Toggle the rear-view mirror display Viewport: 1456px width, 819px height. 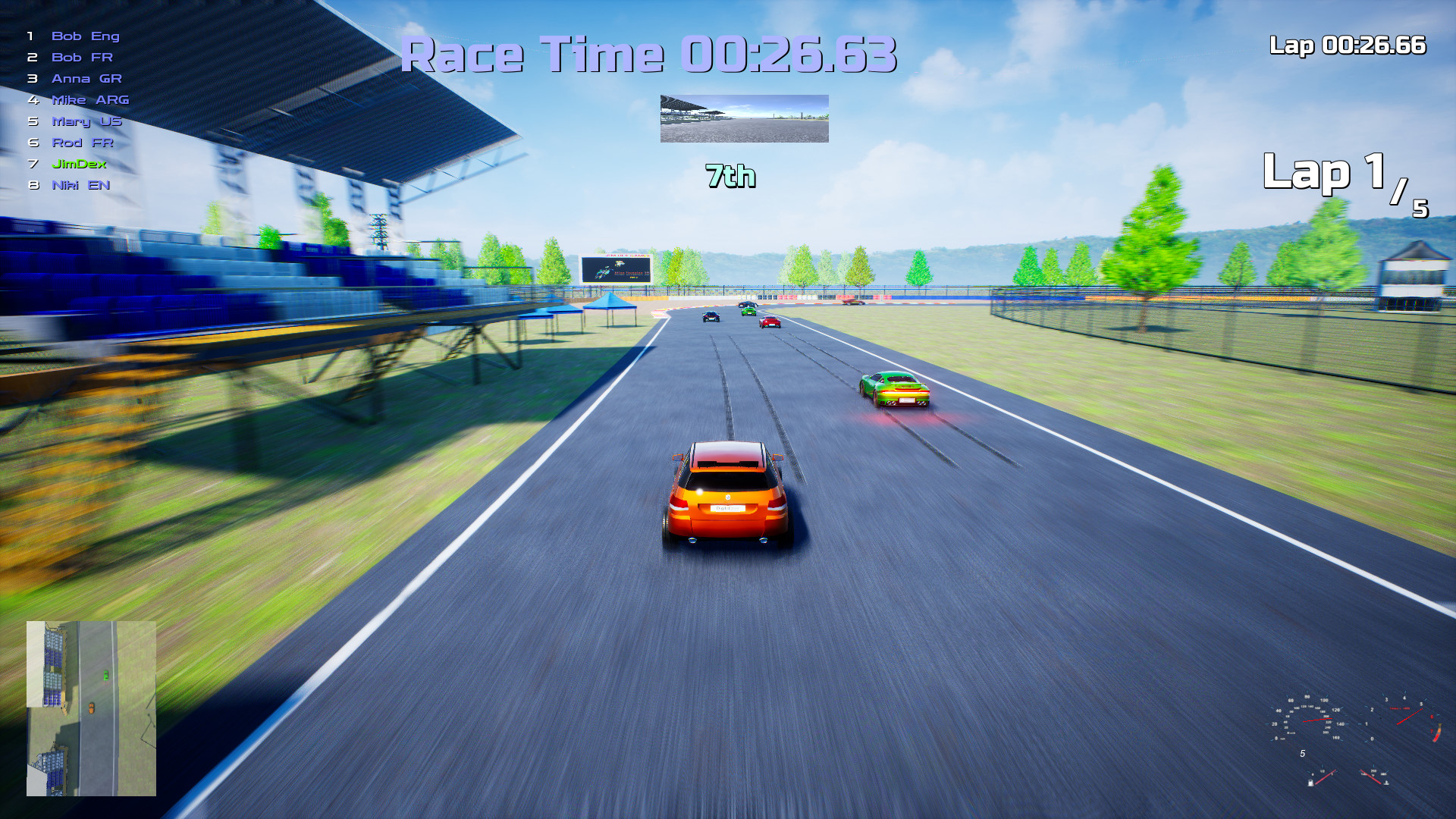point(744,118)
